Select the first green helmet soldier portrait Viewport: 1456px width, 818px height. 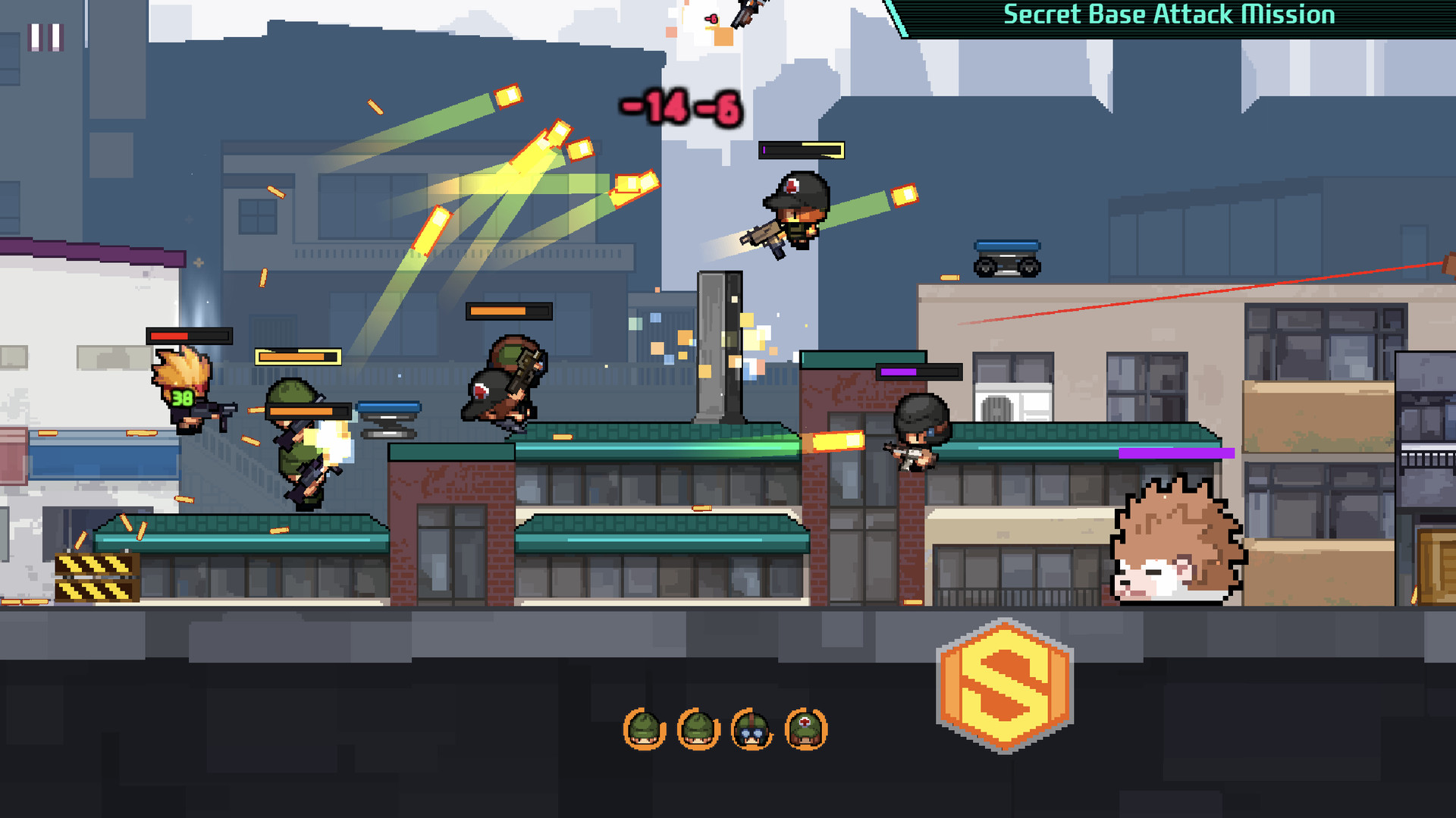pos(643,729)
